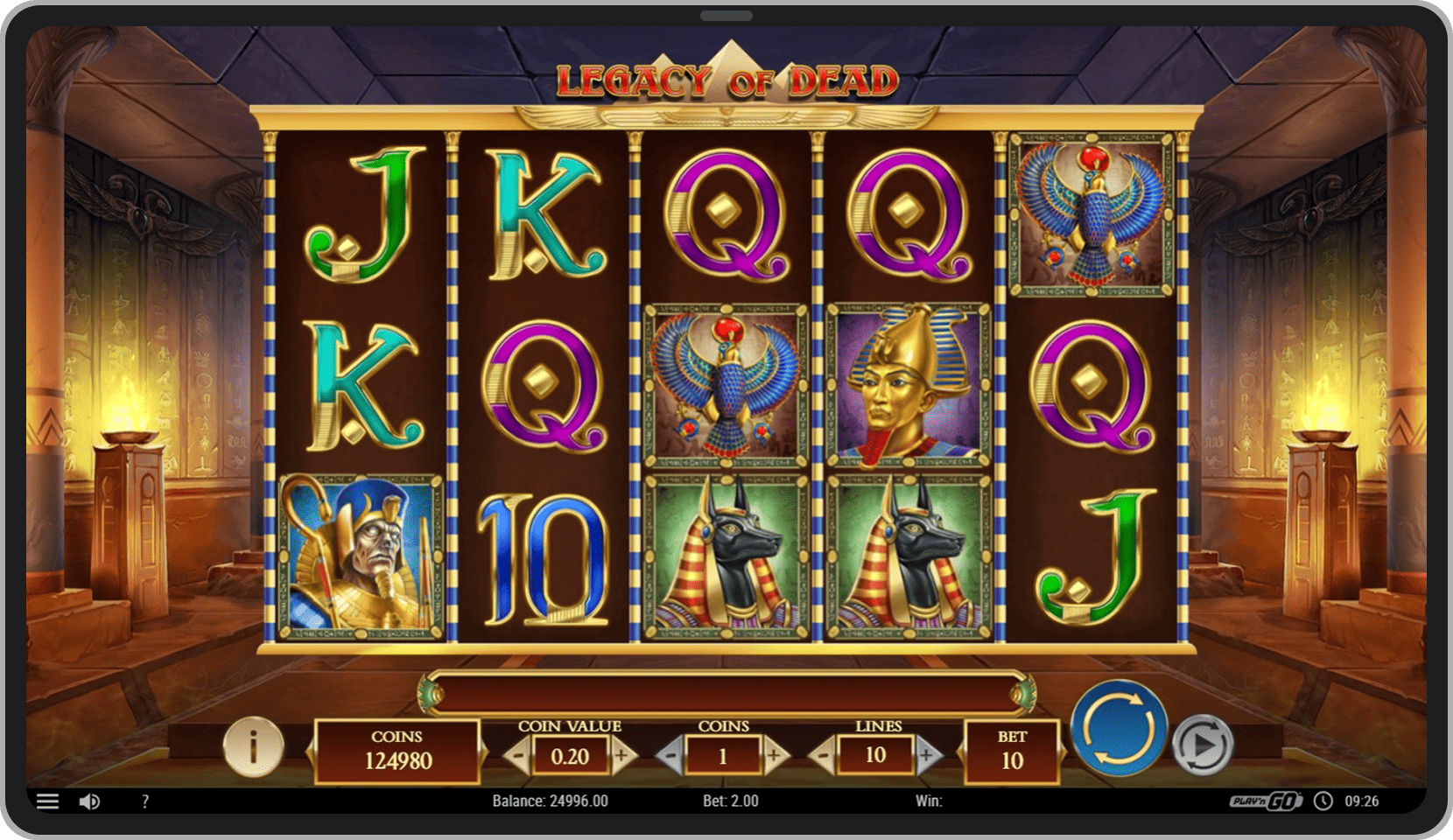This screenshot has height=840, width=1453.
Task: Toggle the sound speaker icon
Action: [x=89, y=801]
